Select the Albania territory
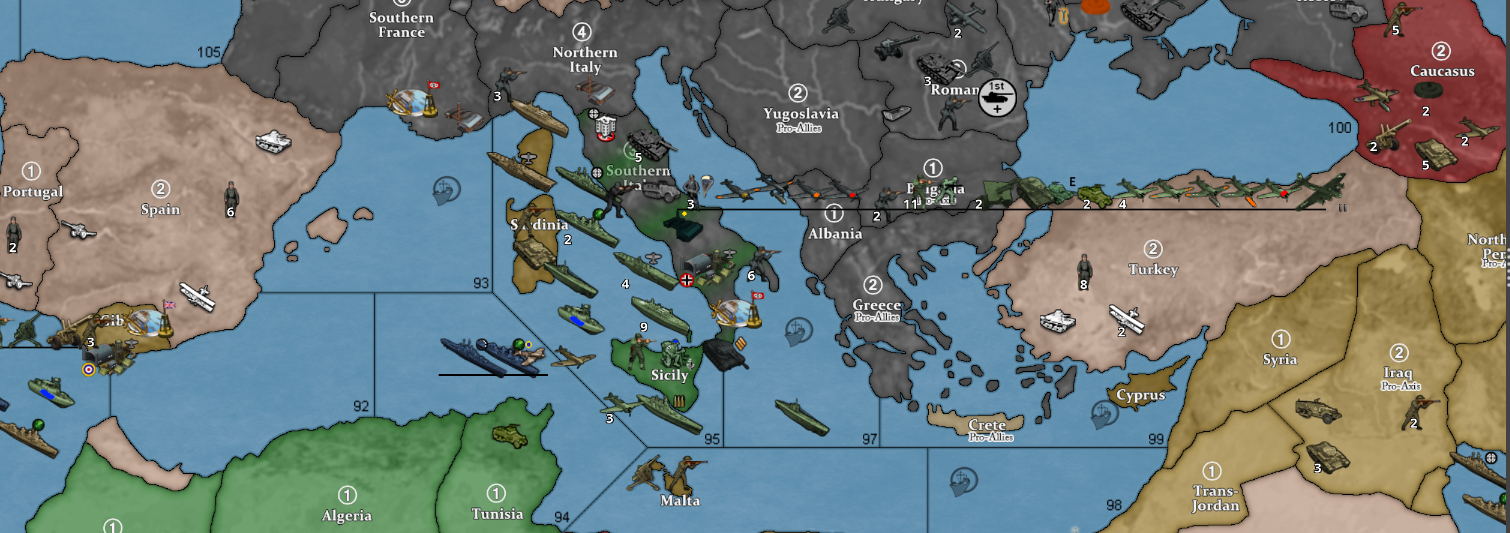The width and height of the screenshot is (1510, 533). pos(836,234)
